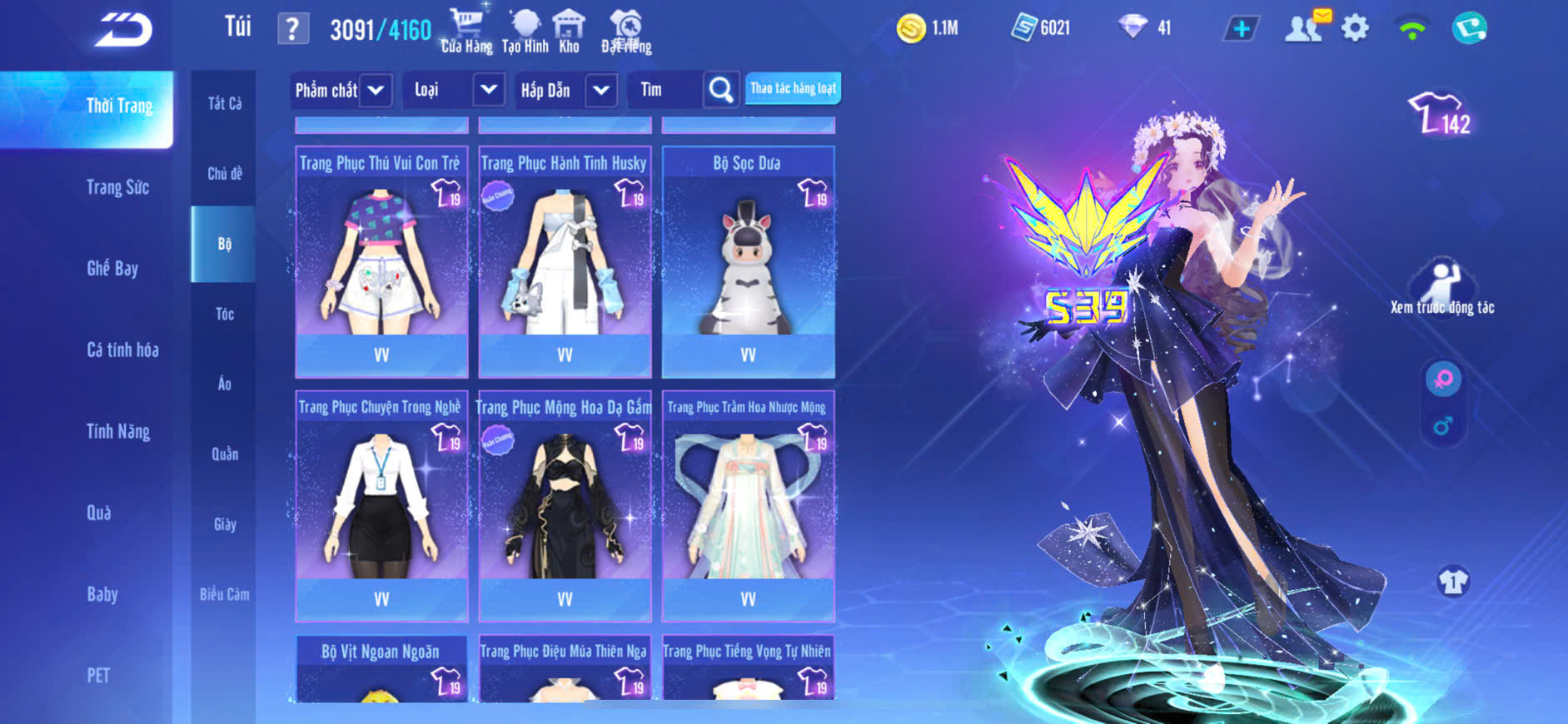The height and width of the screenshot is (724, 1568).
Task: Show the Tất Cả subcategory
Action: click(x=225, y=103)
